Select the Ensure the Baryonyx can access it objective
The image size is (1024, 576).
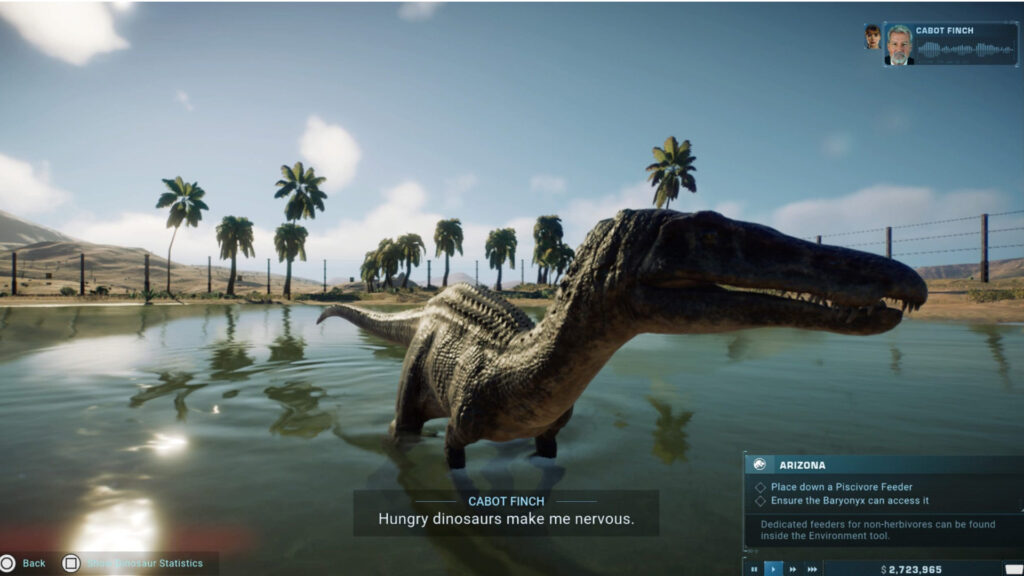click(849, 501)
